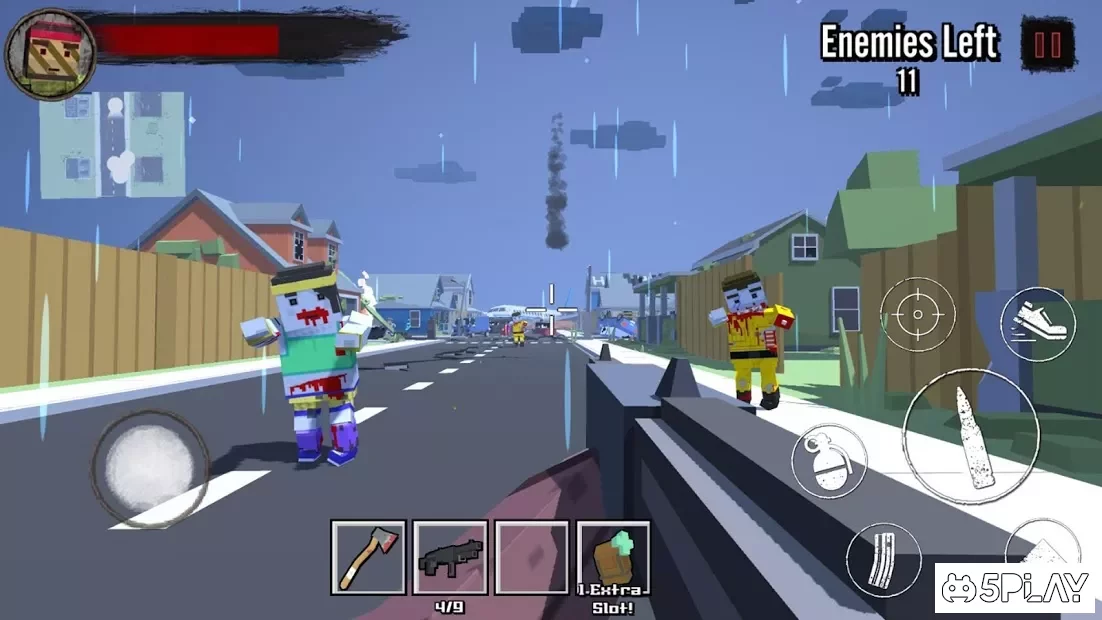Reload using the magazine button
This screenshot has height=620, width=1102.
(x=883, y=560)
